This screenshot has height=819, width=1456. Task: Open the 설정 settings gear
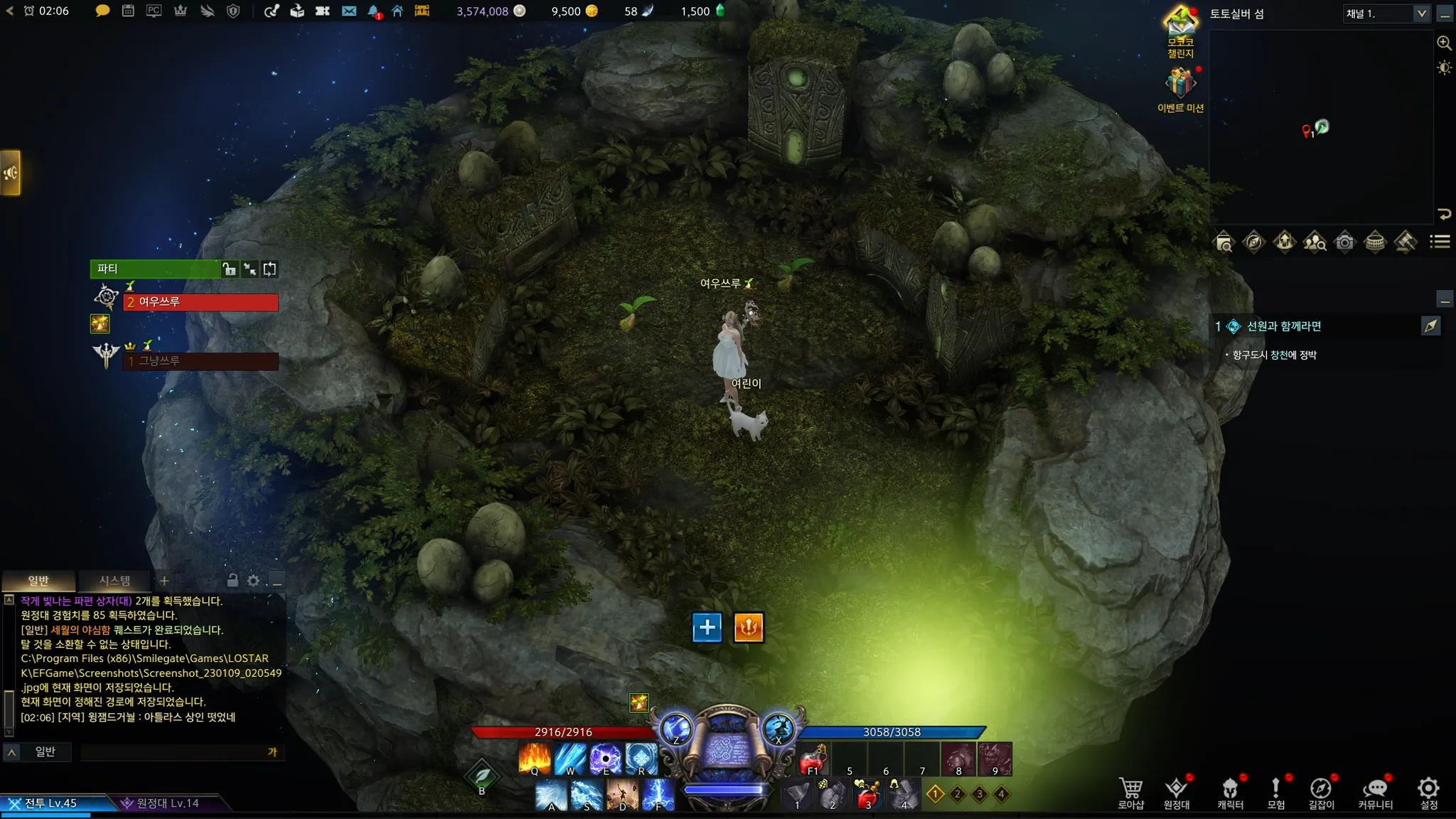[x=1428, y=792]
